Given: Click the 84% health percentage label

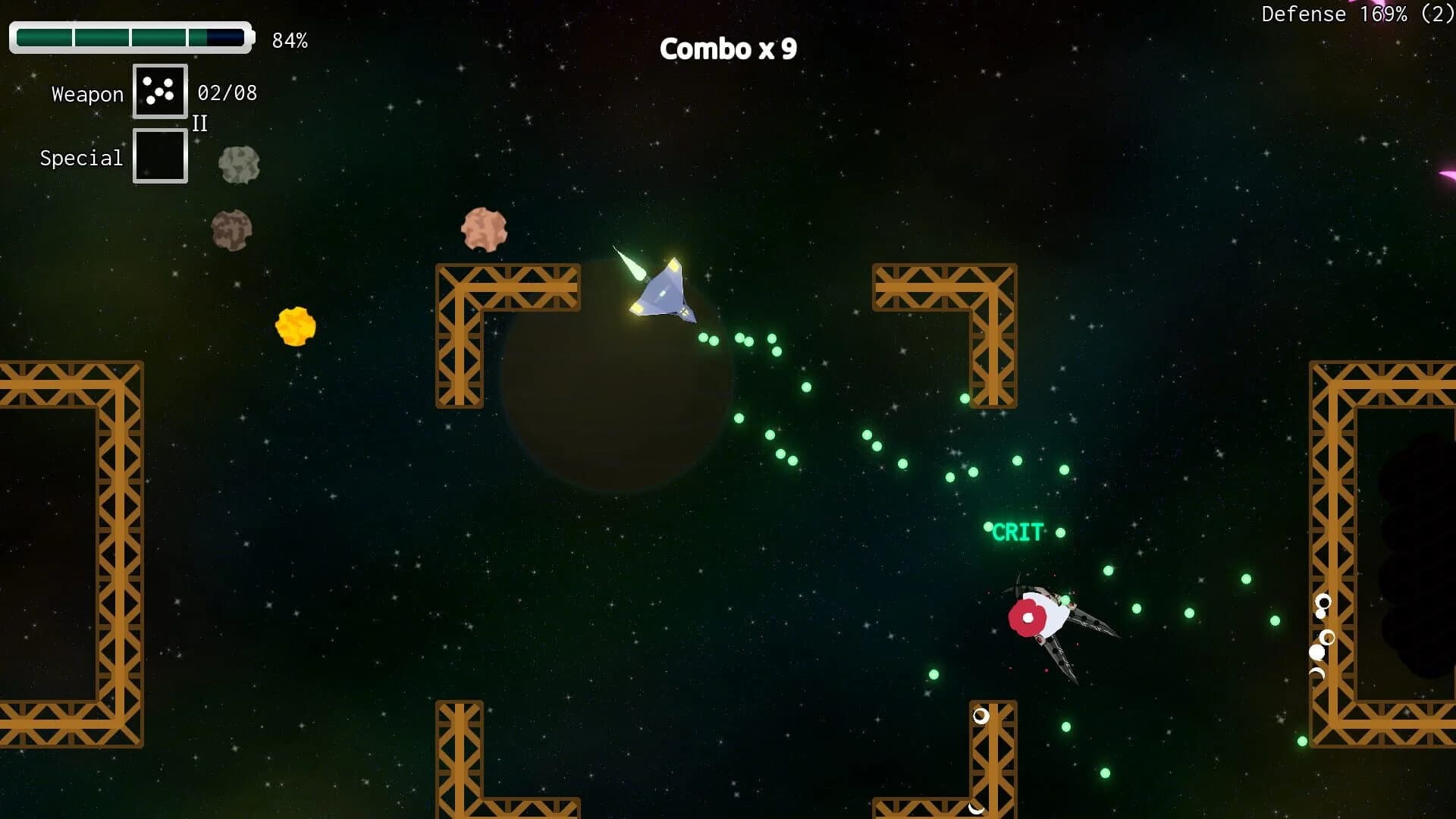Looking at the screenshot, I should (290, 40).
